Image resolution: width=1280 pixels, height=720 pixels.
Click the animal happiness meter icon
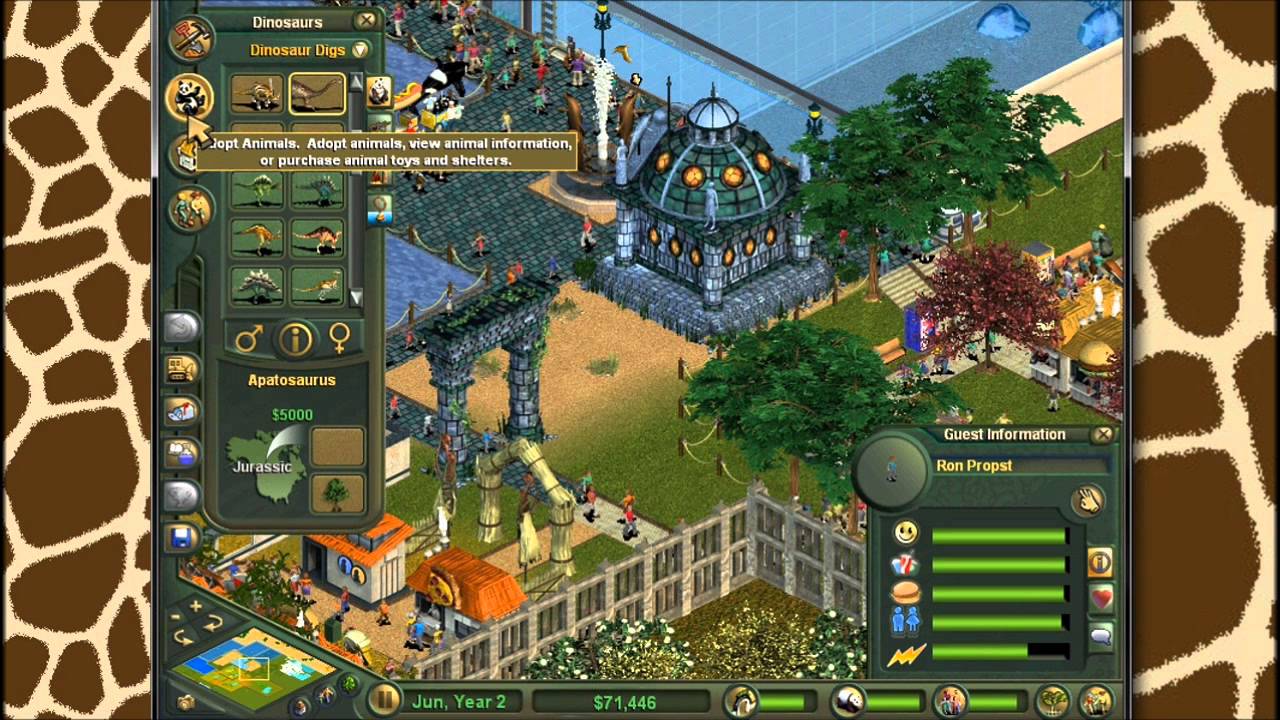coord(848,700)
